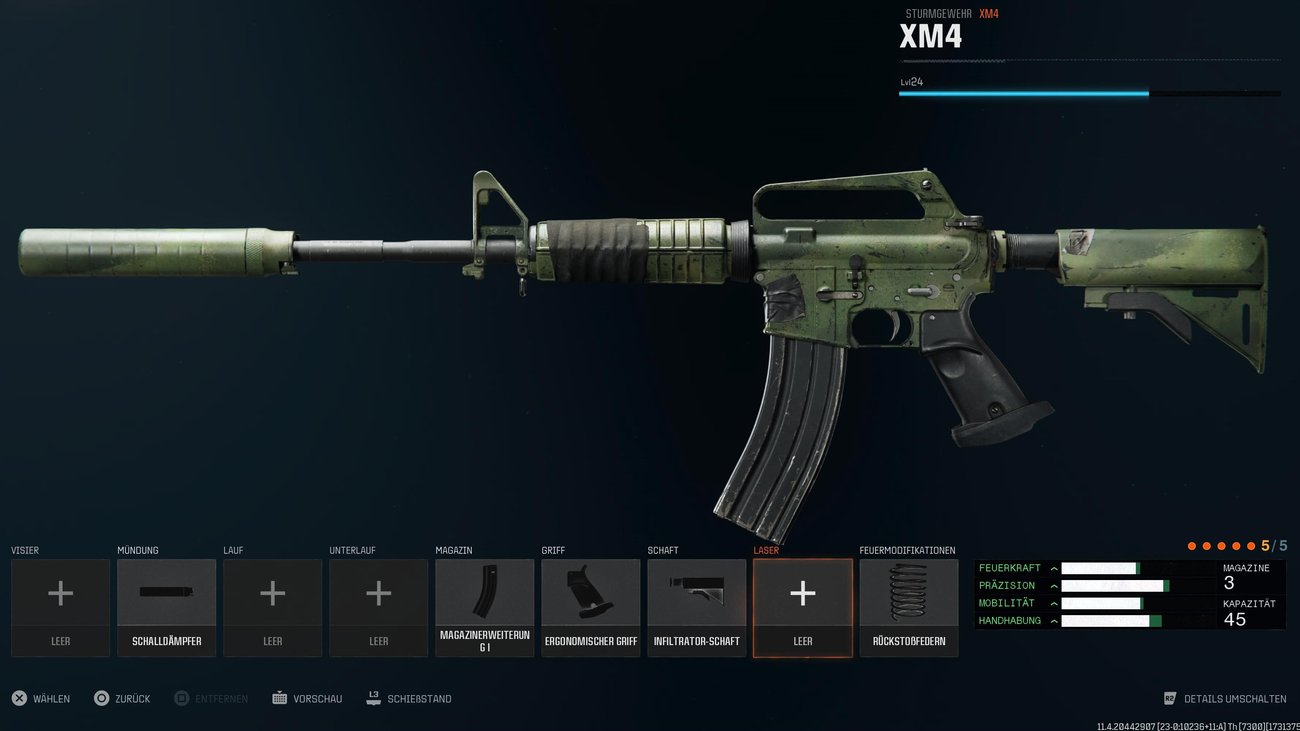1300x731 pixels.
Task: Choose the Infiltrator-Schaft stock attachment
Action: pos(696,605)
